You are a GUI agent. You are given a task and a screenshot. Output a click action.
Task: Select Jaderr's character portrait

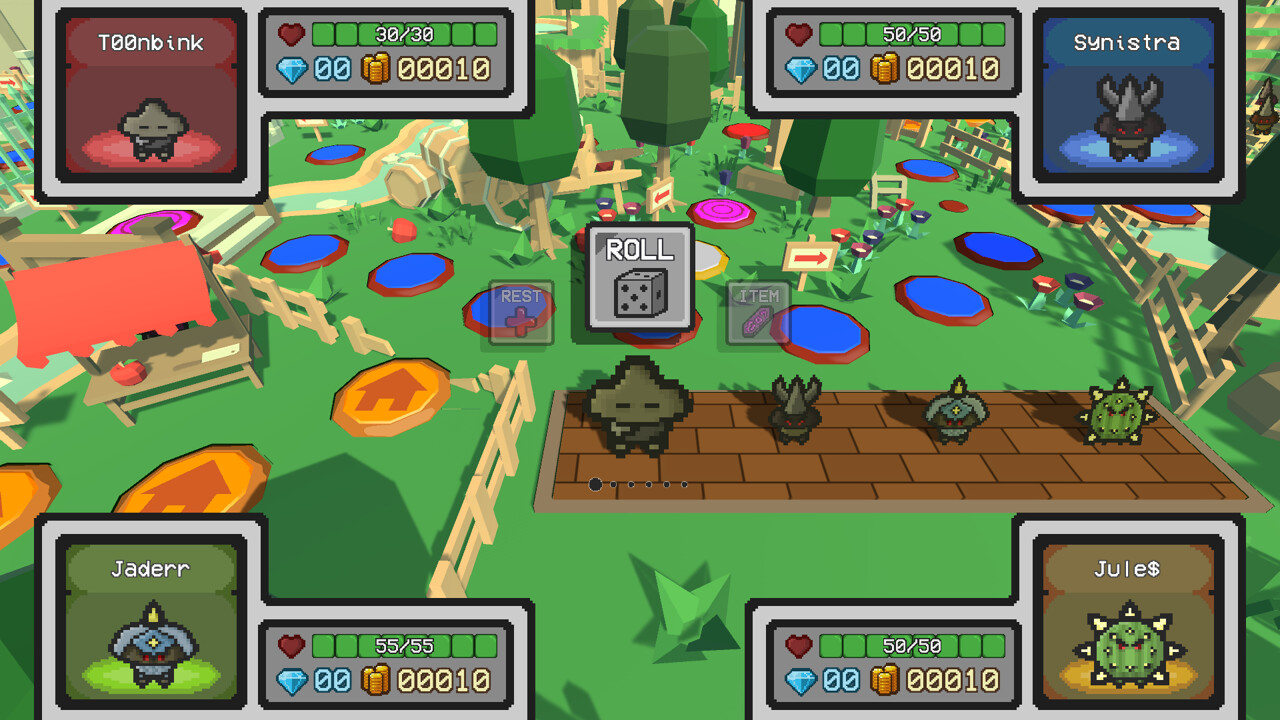151,645
